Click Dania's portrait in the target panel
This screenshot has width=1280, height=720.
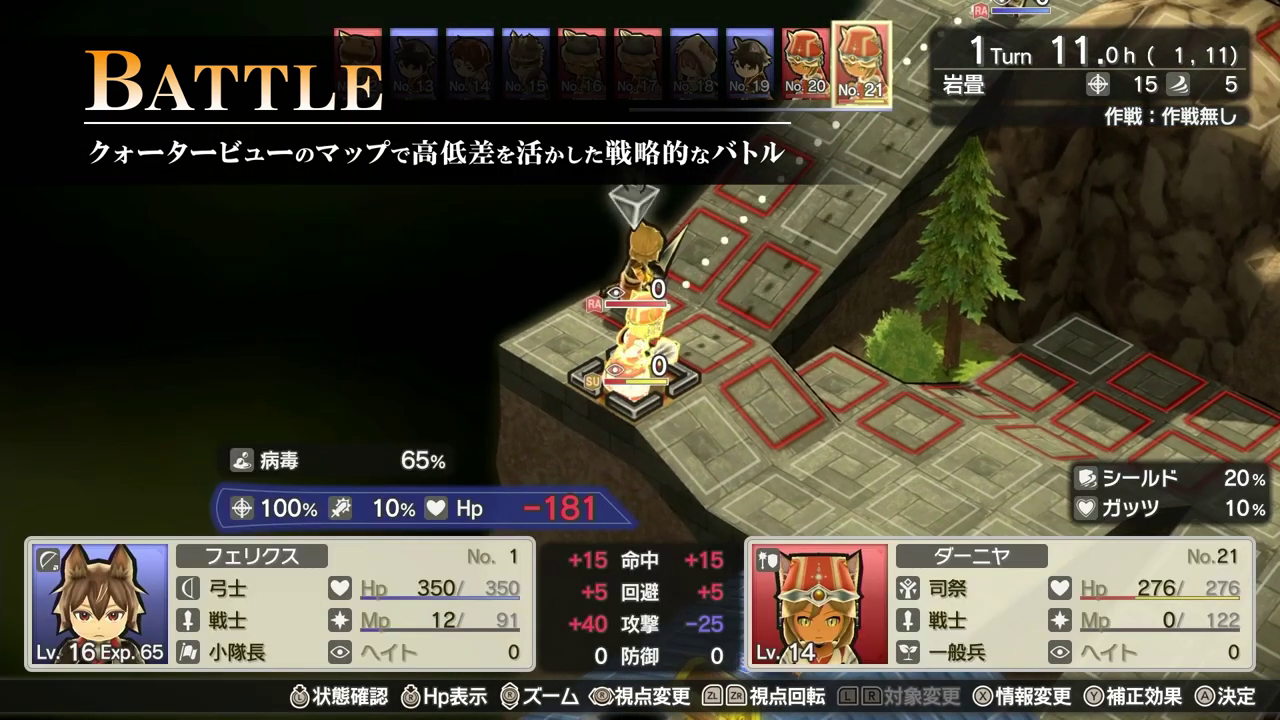coord(820,604)
